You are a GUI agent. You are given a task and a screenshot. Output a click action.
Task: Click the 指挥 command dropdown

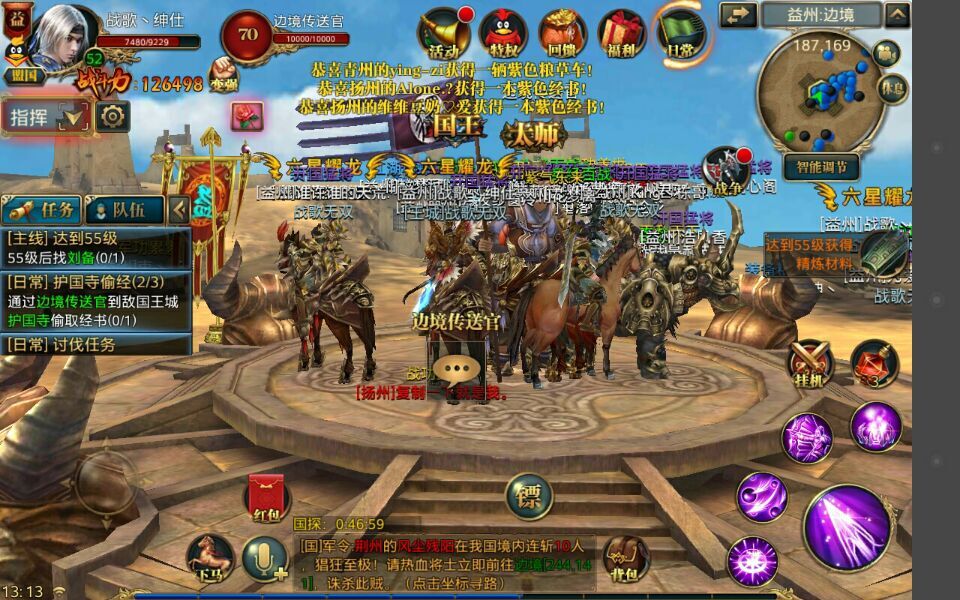47,117
